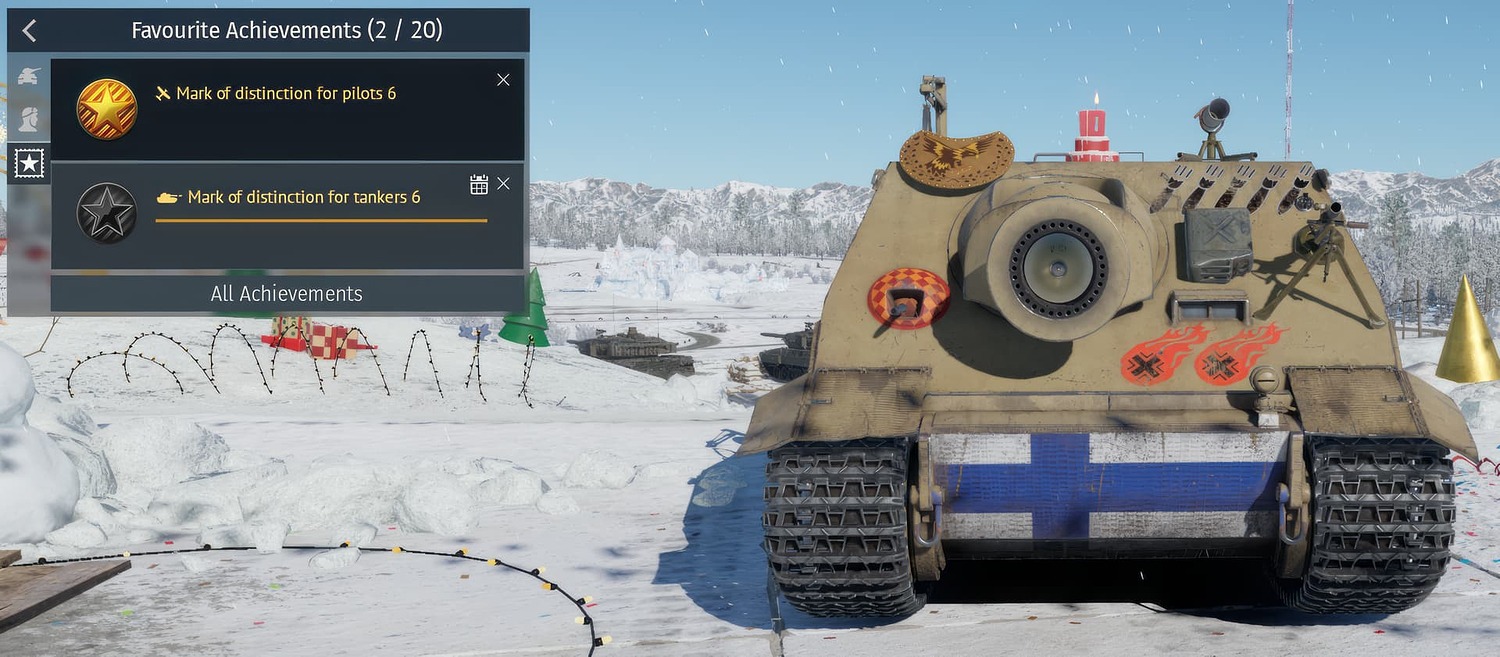1500x657 pixels.
Task: Go back using the left arrow
Action: coord(29,31)
